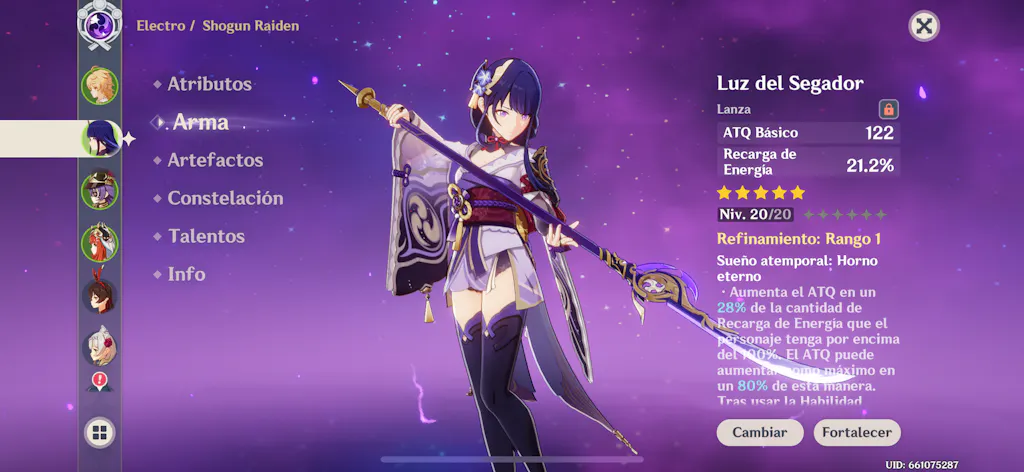Open the Constelación menu
The image size is (1024, 472).
pyautogui.click(x=225, y=198)
